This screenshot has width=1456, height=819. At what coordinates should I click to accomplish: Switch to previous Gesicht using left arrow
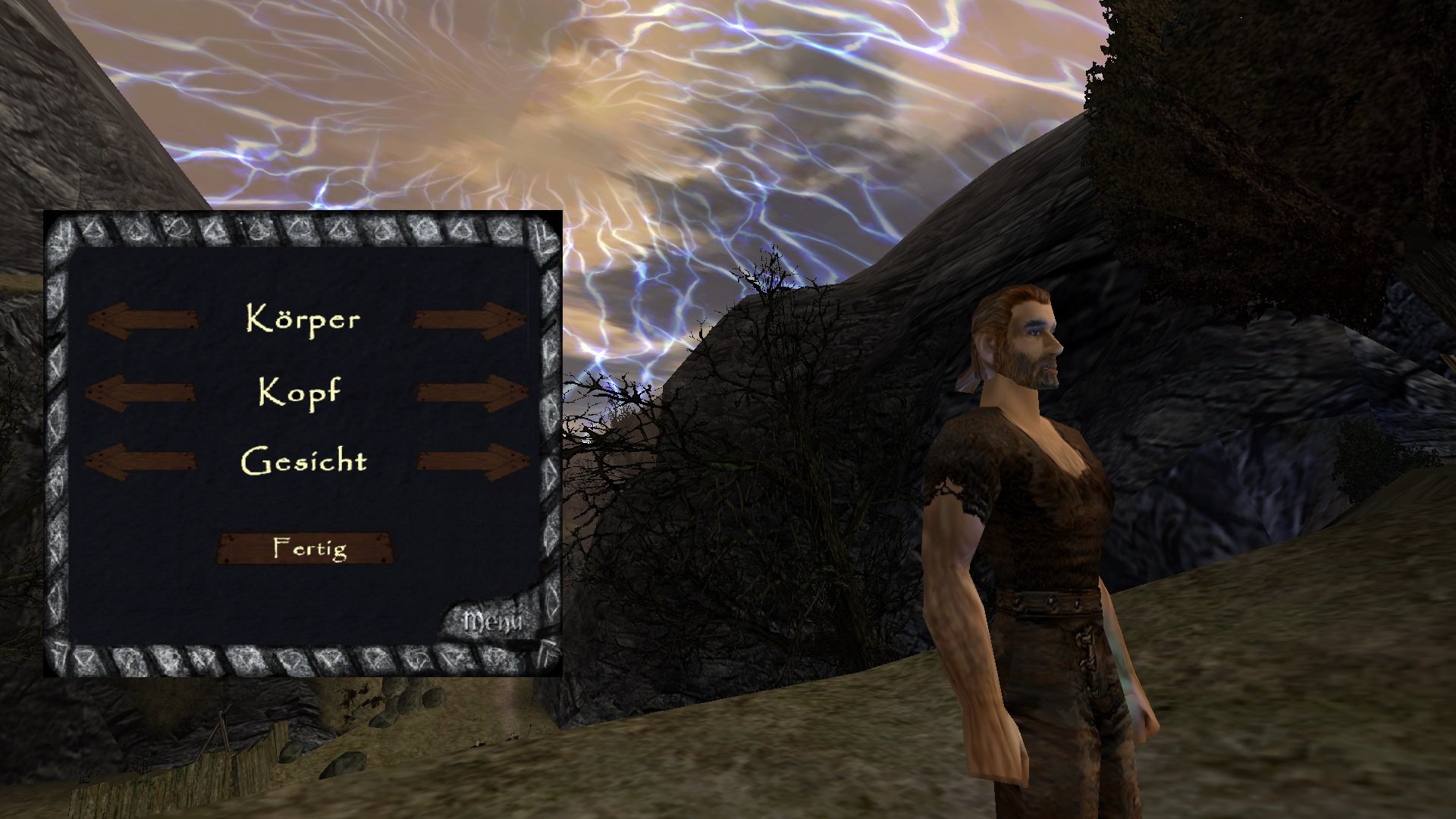(x=141, y=462)
